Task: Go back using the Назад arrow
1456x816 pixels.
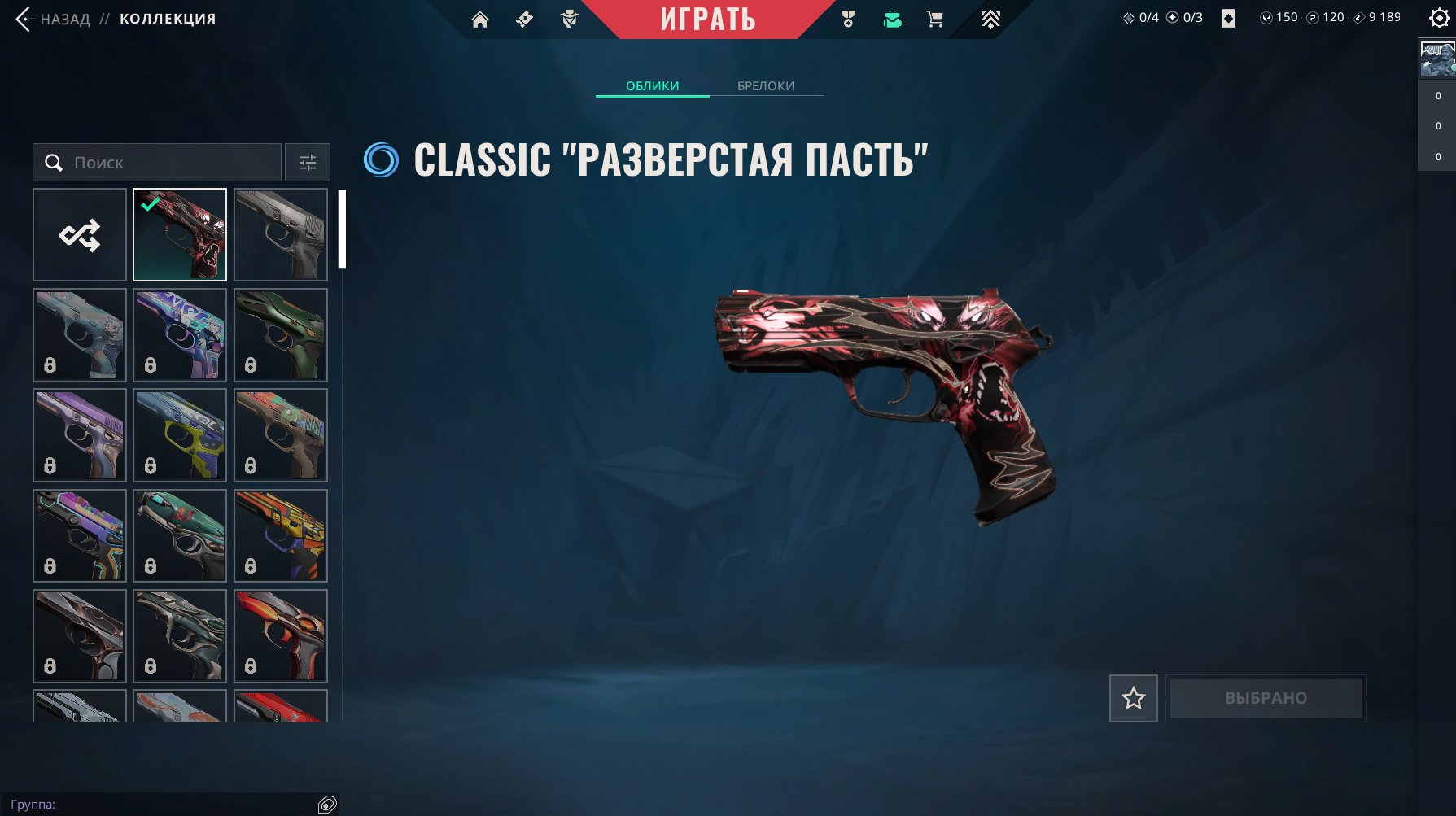Action: tap(24, 19)
